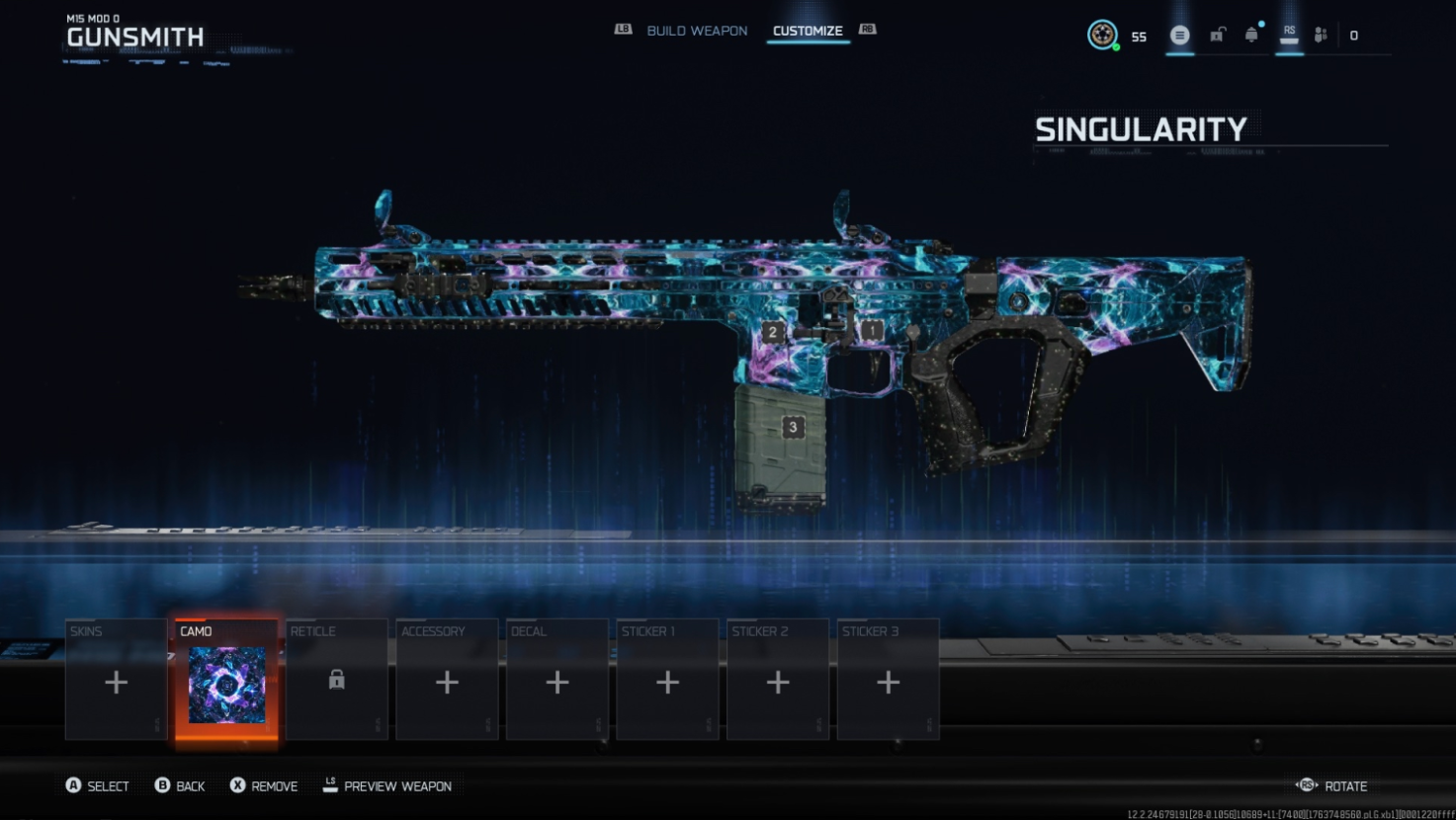Click the padlock icon in top bar

coord(1217,36)
